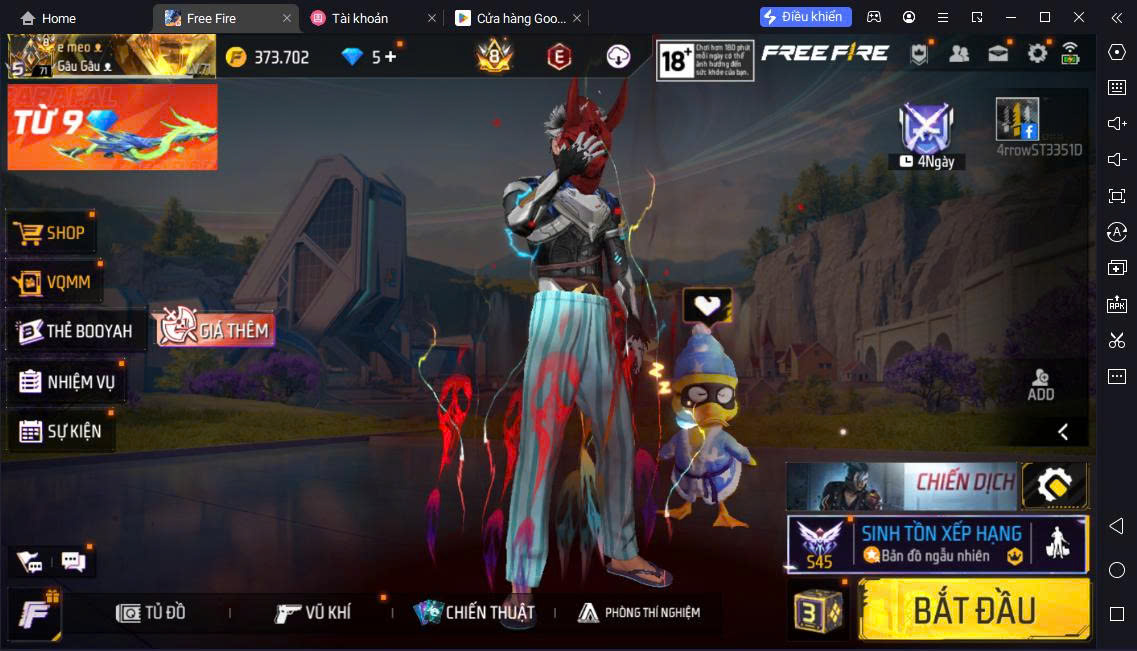Open CHIẾN THUẬT tactics tab
The width and height of the screenshot is (1137, 651).
coord(476,612)
